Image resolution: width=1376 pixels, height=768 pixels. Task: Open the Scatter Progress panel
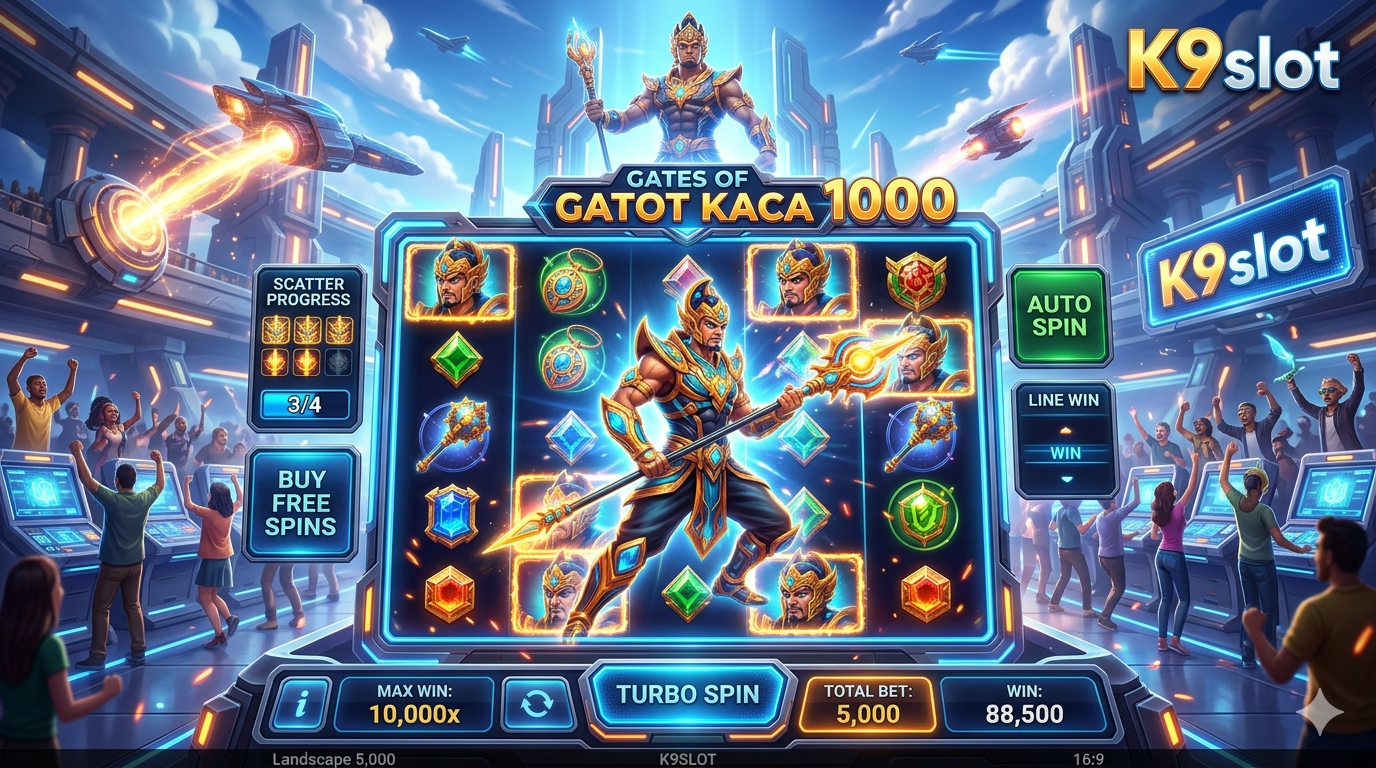pos(307,348)
